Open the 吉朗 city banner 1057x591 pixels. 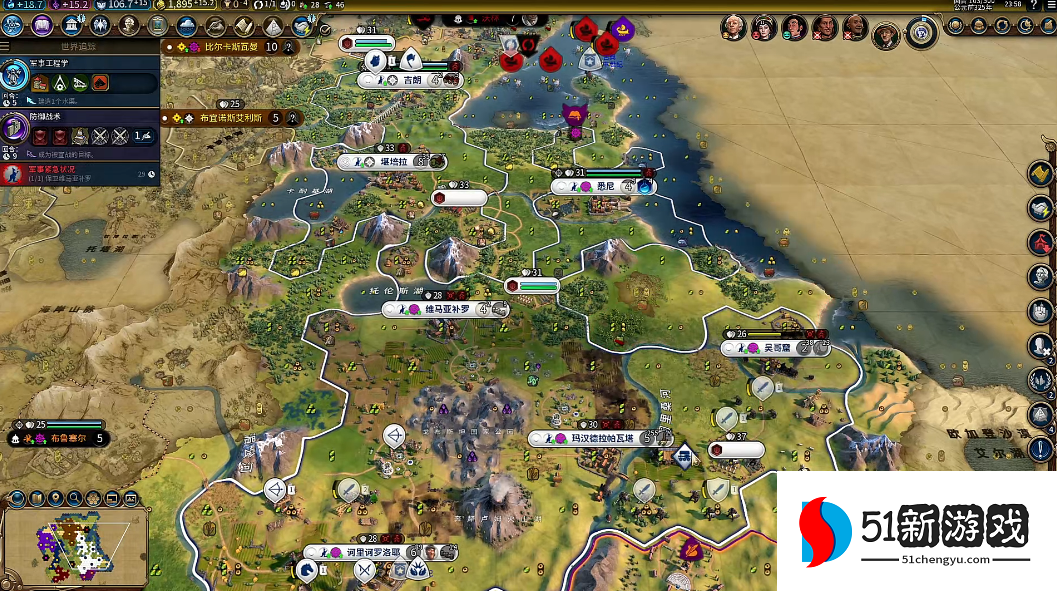tap(410, 80)
